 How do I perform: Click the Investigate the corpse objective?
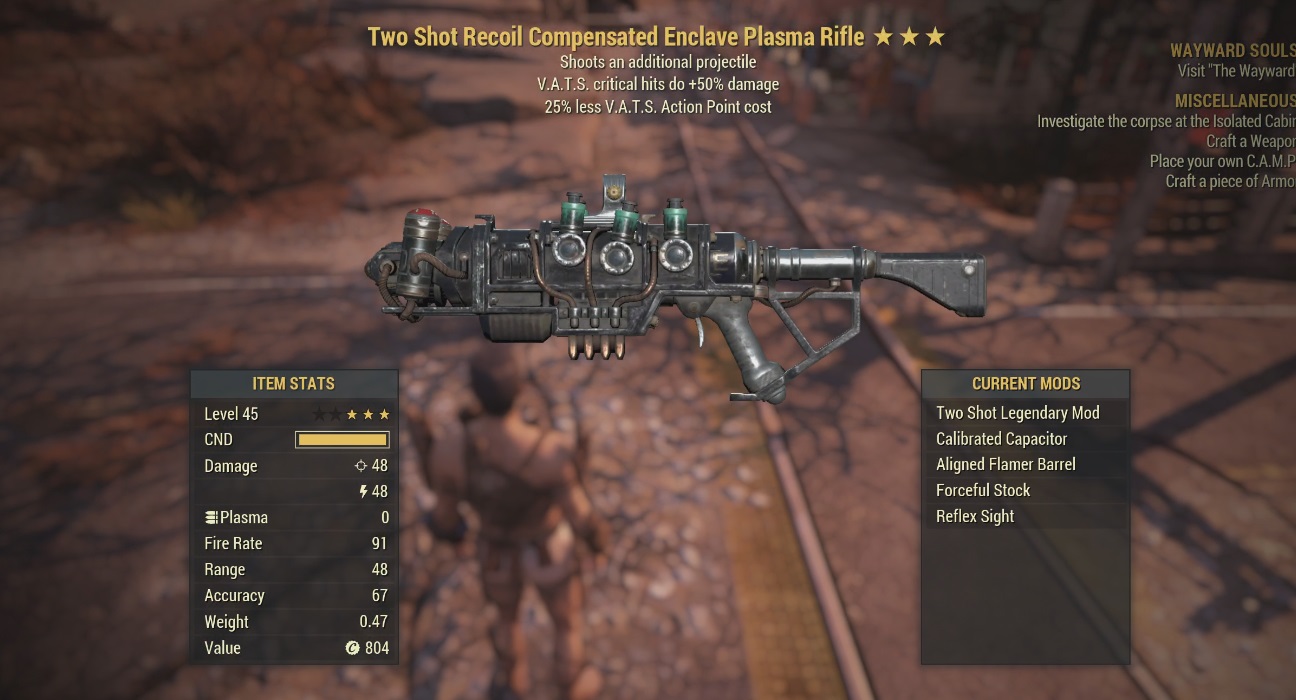coord(1166,122)
